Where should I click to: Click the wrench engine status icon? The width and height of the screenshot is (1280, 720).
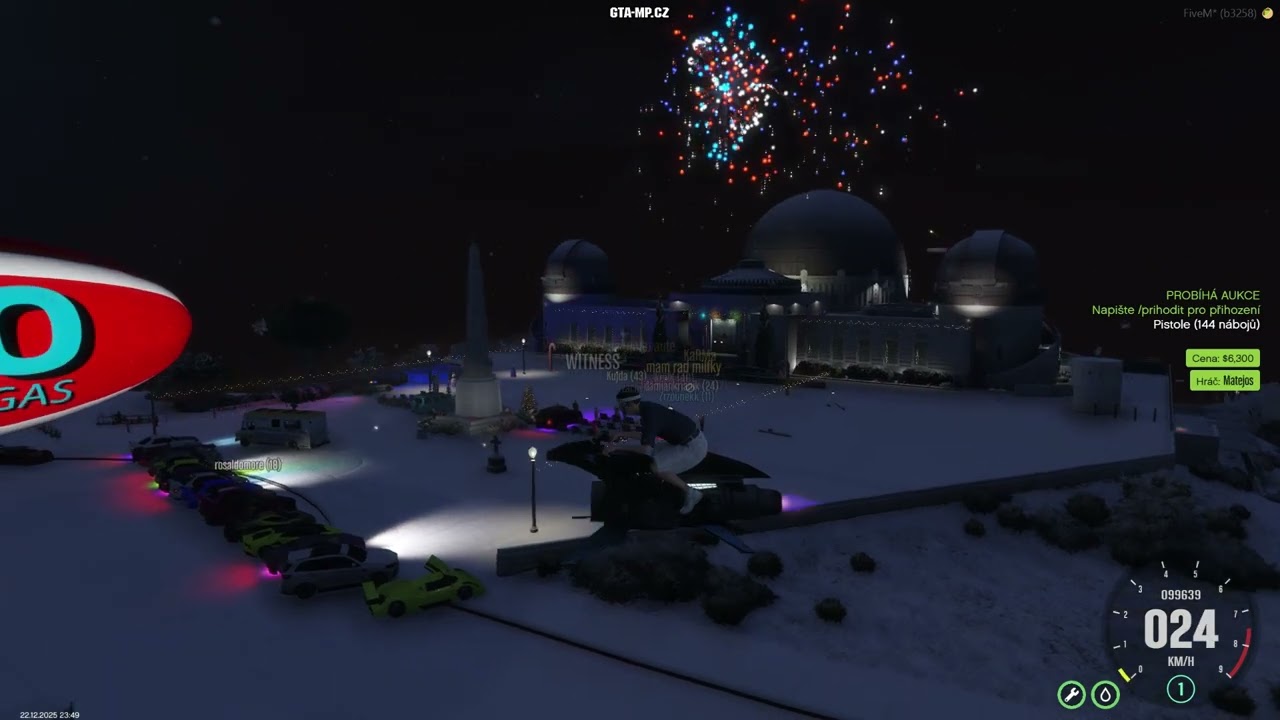pyautogui.click(x=1071, y=694)
